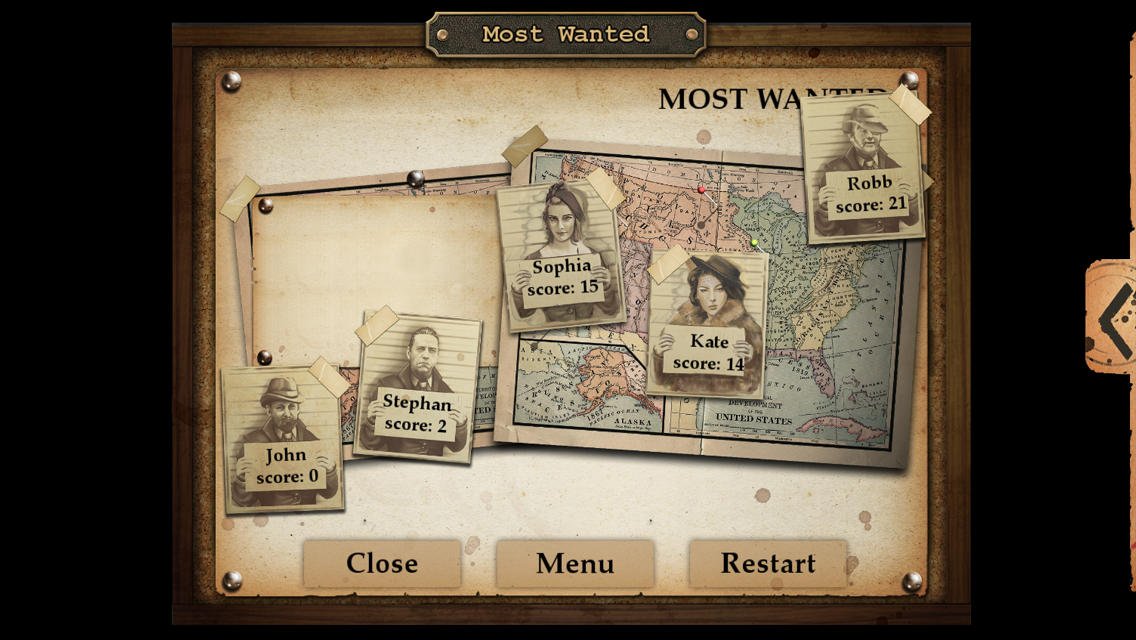
Task: Click John's mugshot card
Action: coord(283,440)
